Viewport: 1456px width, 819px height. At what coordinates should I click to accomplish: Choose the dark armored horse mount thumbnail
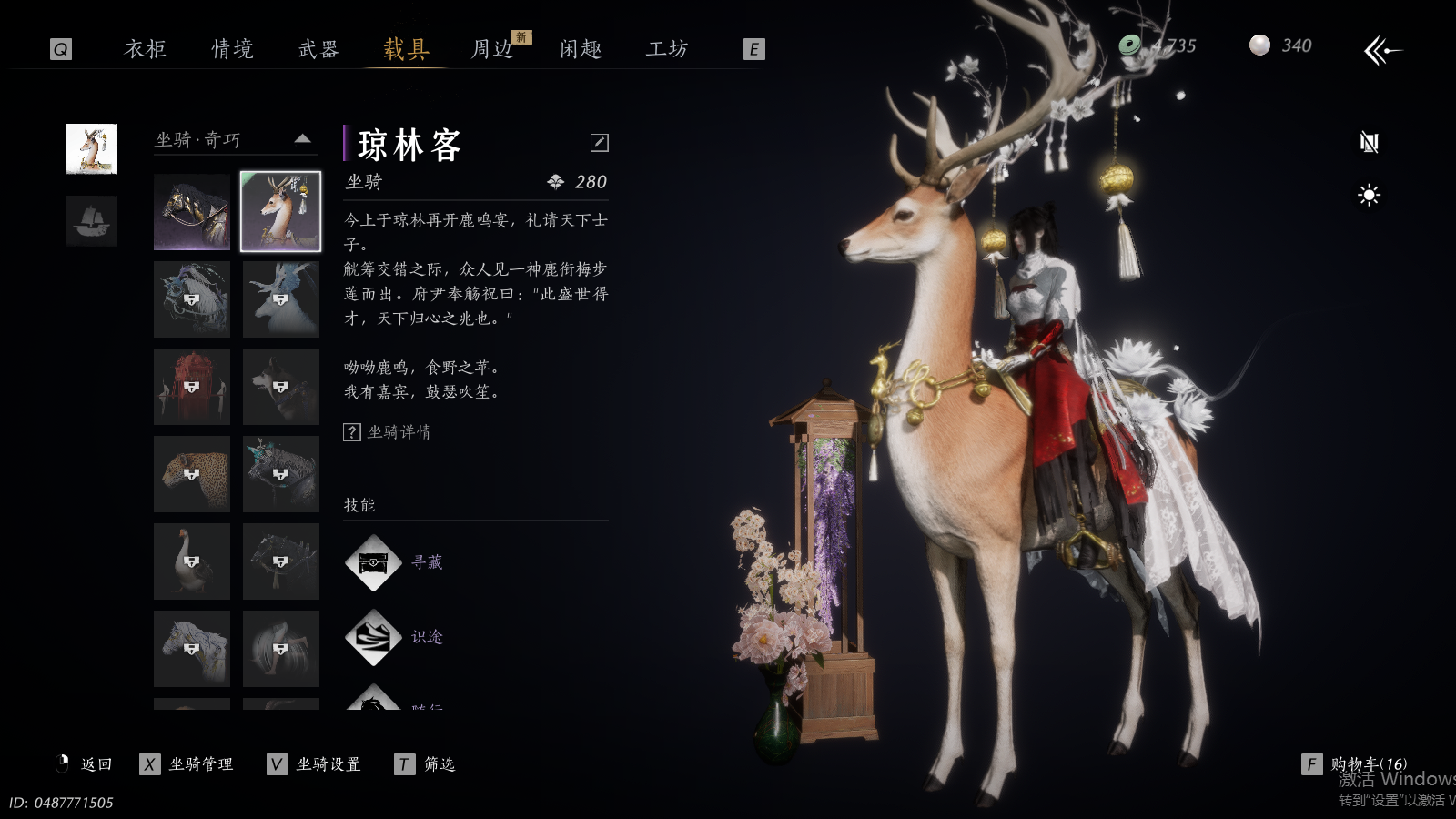click(x=192, y=212)
